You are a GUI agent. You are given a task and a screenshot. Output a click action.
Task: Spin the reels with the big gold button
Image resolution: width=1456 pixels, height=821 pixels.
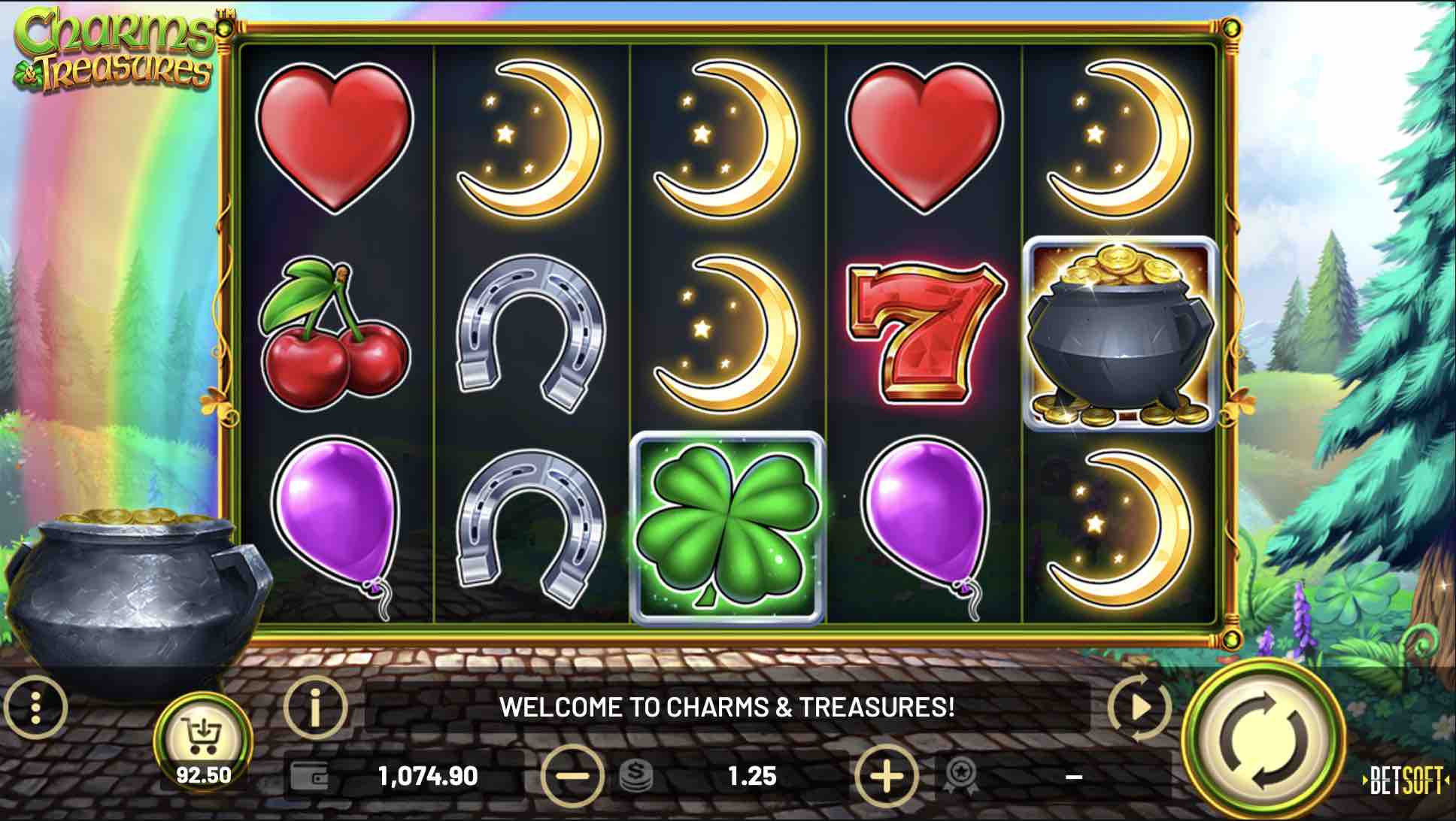[x=1263, y=740]
